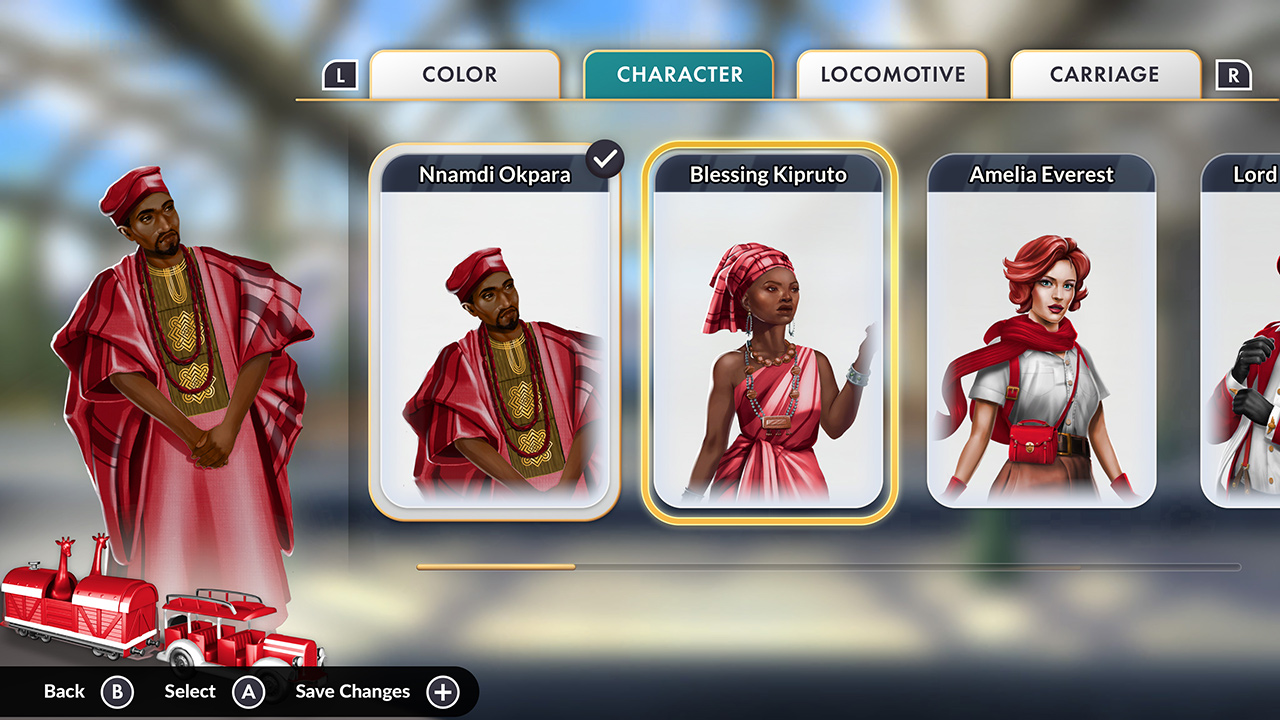
Task: Switch to the Locomotive tab
Action: (892, 75)
